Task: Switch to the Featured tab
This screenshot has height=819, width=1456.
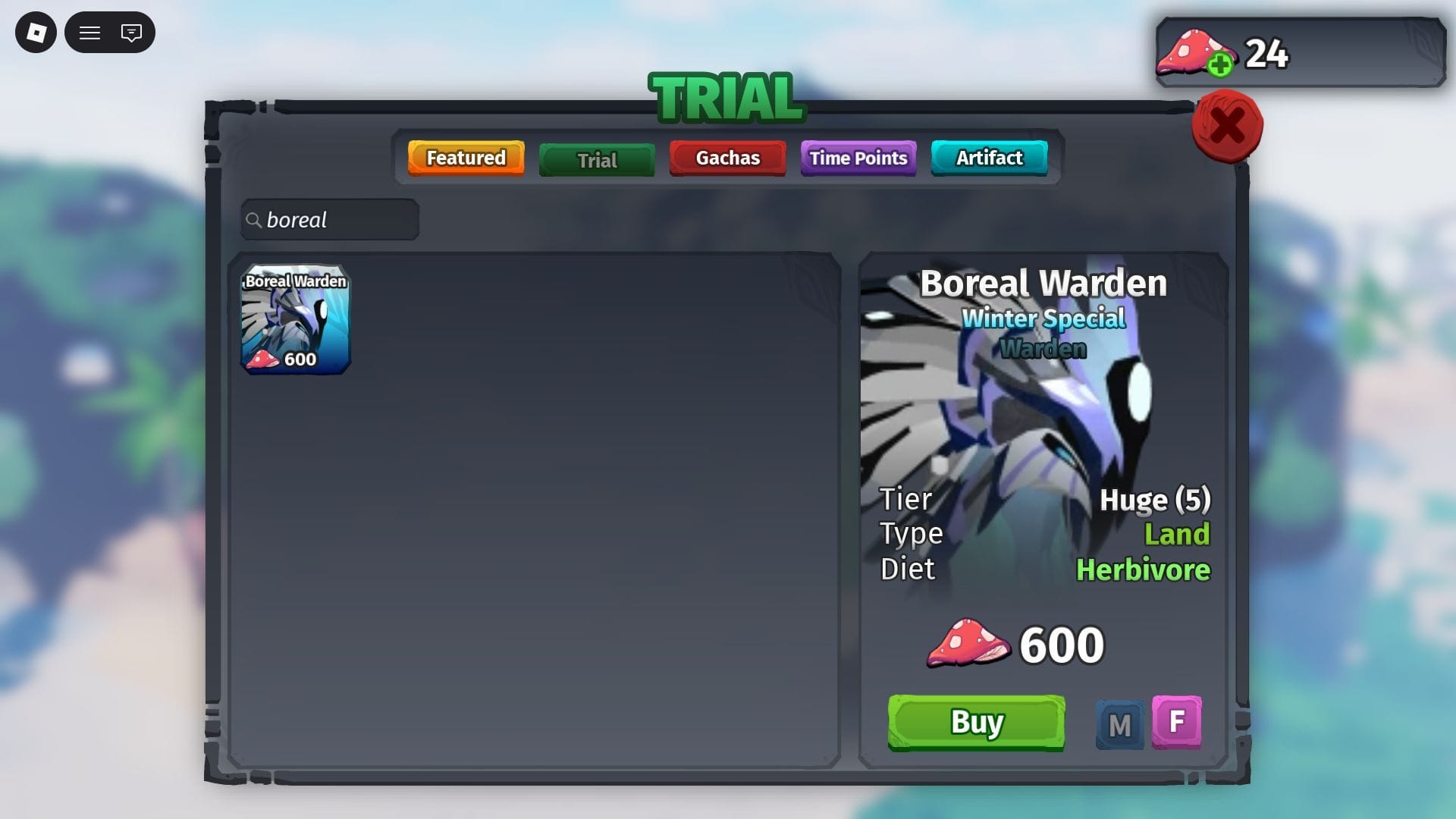Action: pyautogui.click(x=466, y=158)
